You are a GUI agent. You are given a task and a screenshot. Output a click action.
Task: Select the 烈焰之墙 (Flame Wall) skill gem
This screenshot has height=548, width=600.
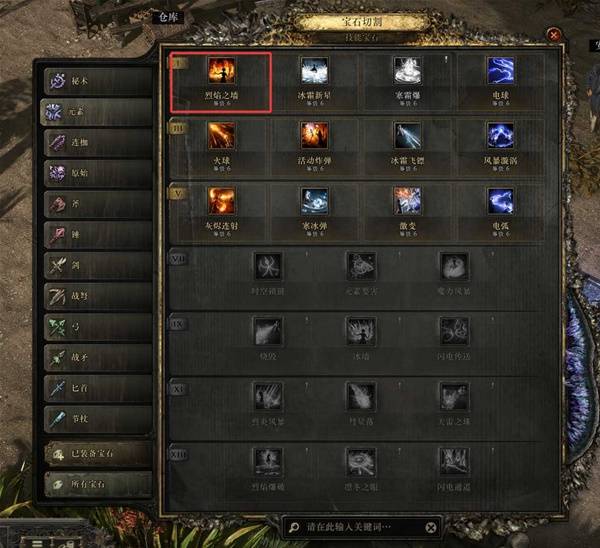[221, 74]
